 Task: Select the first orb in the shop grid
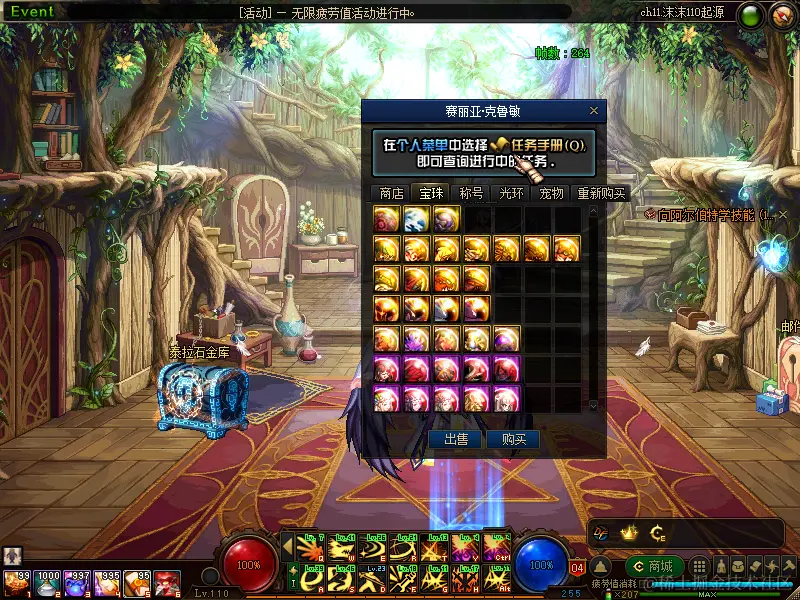(x=387, y=219)
